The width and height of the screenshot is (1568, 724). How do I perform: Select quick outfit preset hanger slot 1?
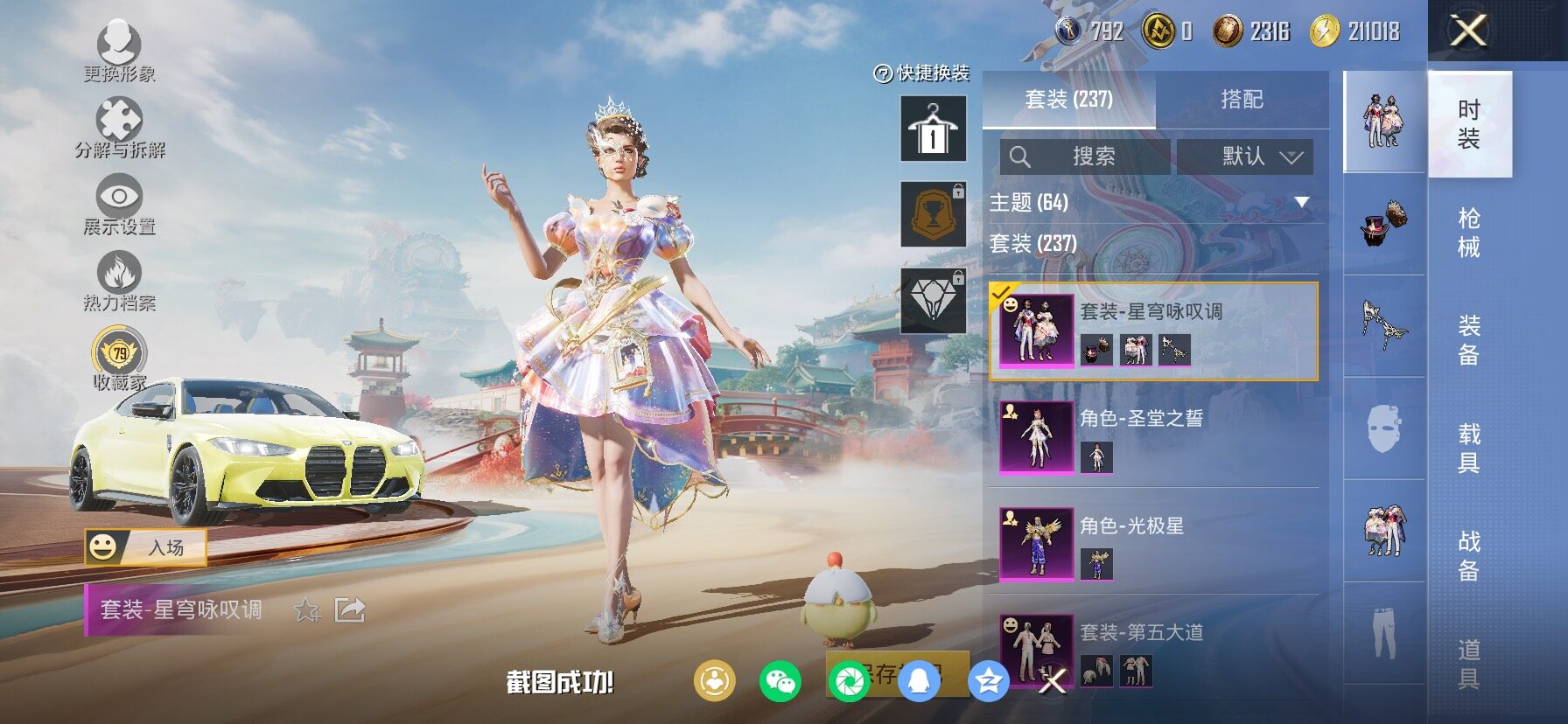pos(934,129)
